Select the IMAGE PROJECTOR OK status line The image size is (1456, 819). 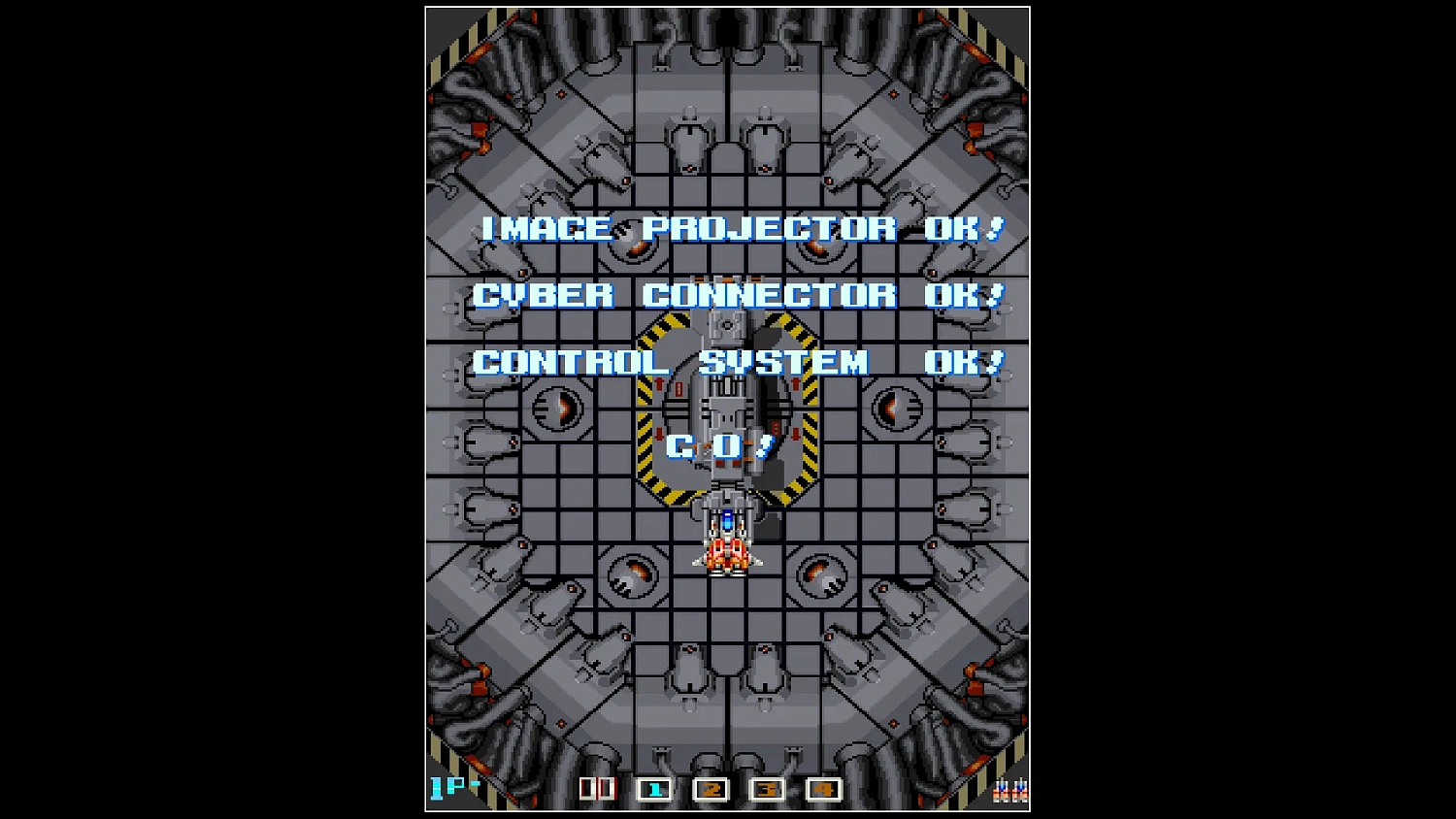click(741, 229)
